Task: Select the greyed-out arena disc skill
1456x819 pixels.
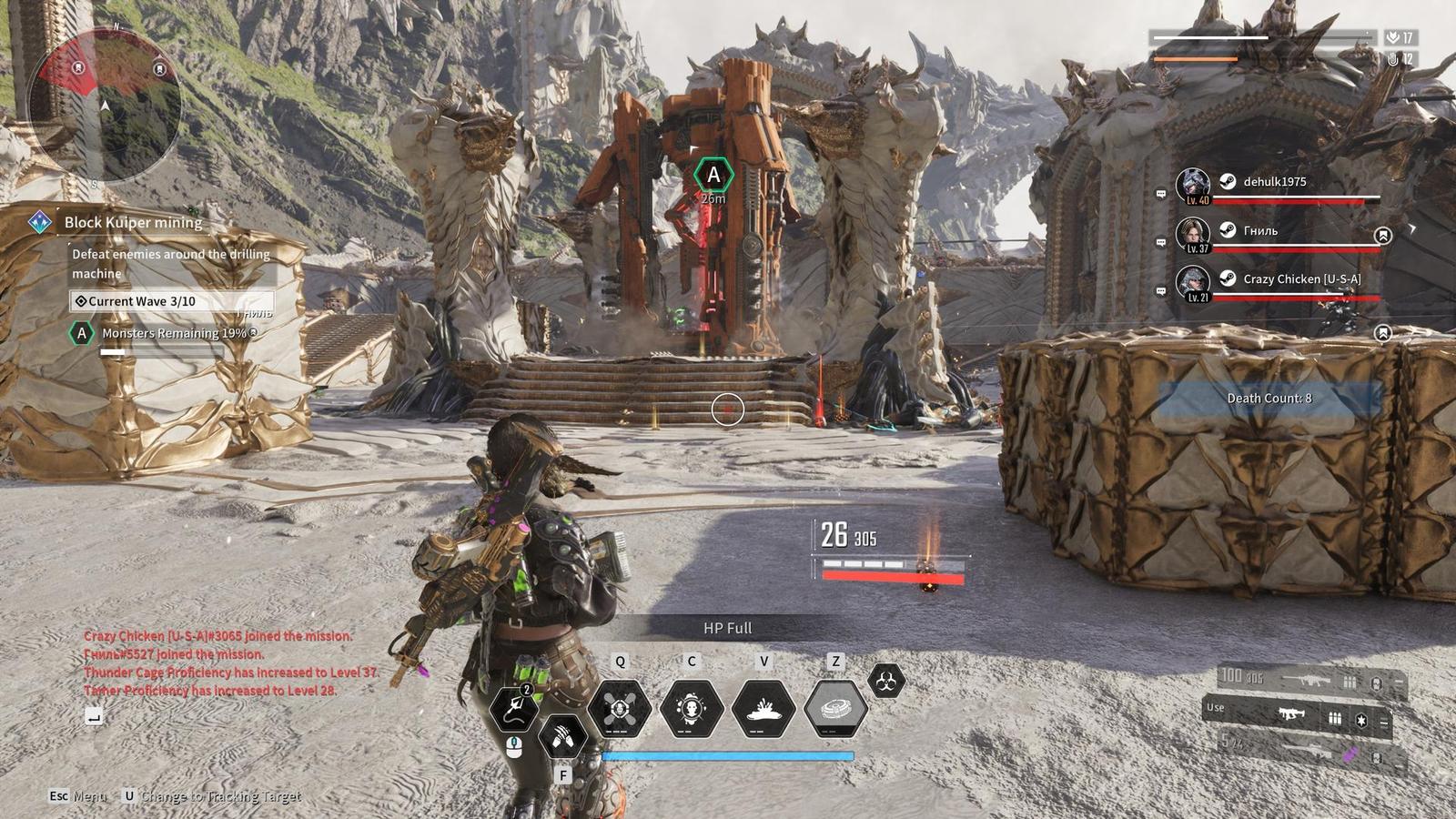Action: [835, 708]
